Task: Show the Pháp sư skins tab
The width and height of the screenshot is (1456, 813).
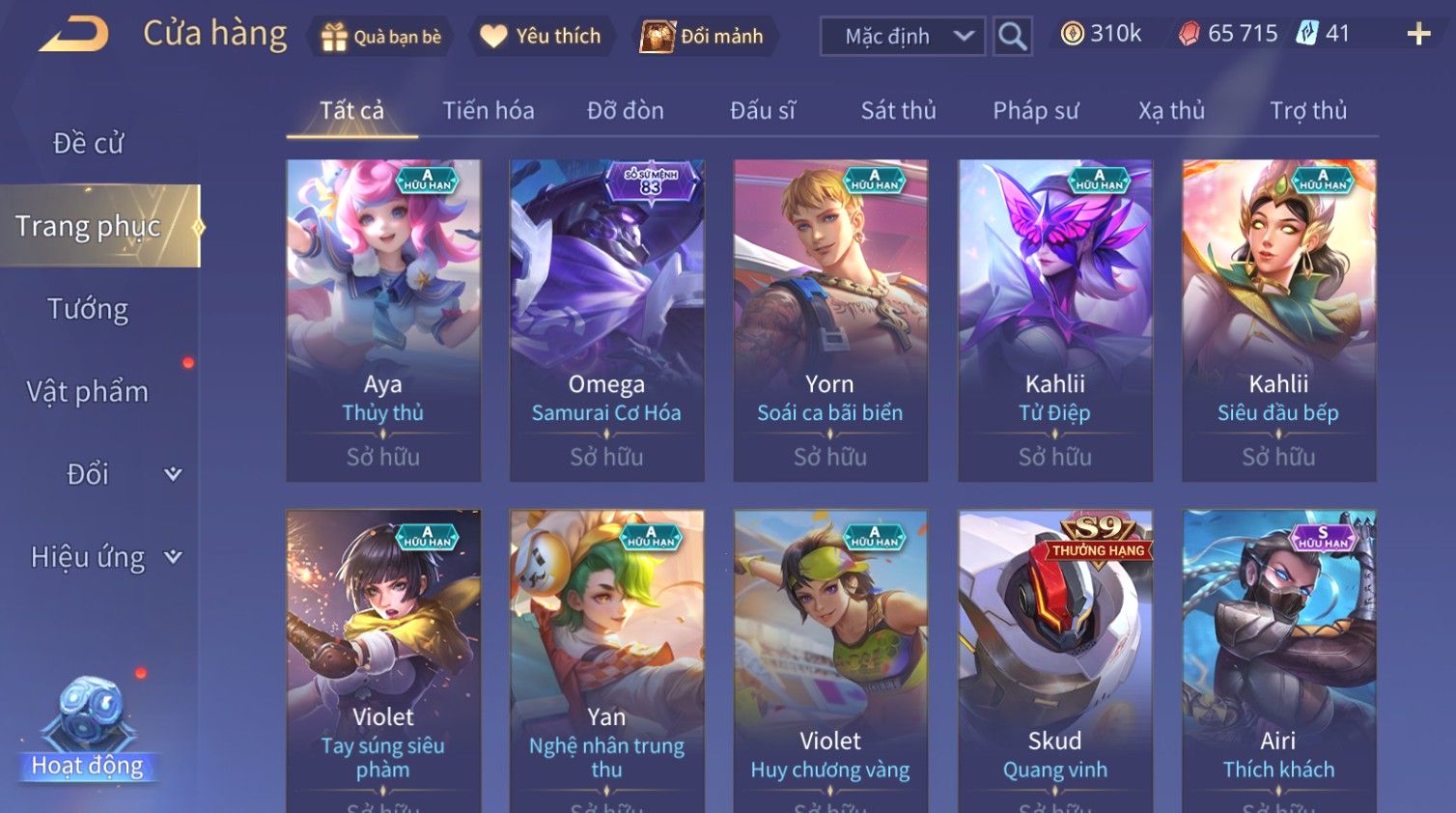Action: (x=1035, y=111)
